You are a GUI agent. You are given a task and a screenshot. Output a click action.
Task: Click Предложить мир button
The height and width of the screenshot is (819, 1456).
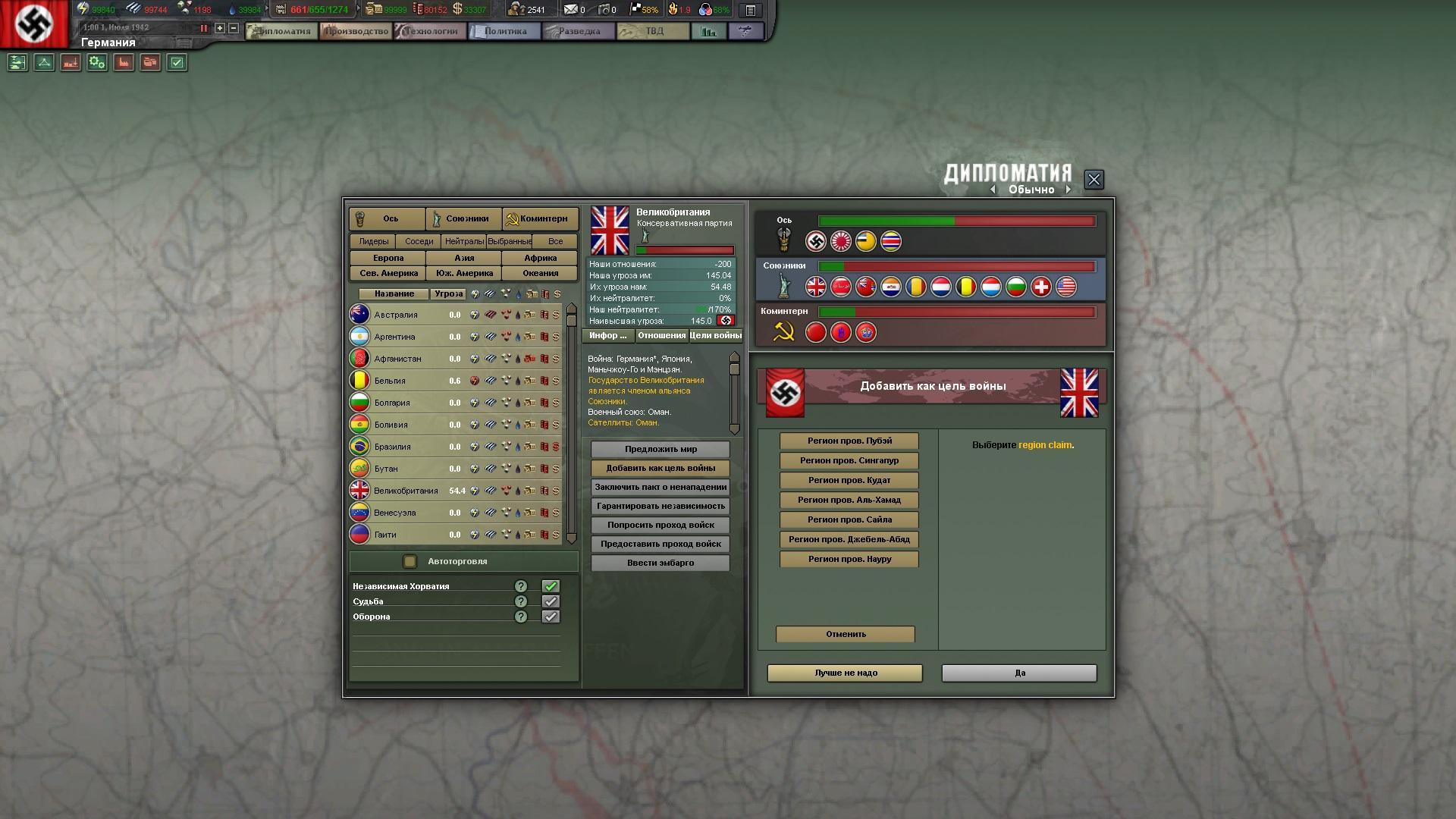pyautogui.click(x=661, y=449)
